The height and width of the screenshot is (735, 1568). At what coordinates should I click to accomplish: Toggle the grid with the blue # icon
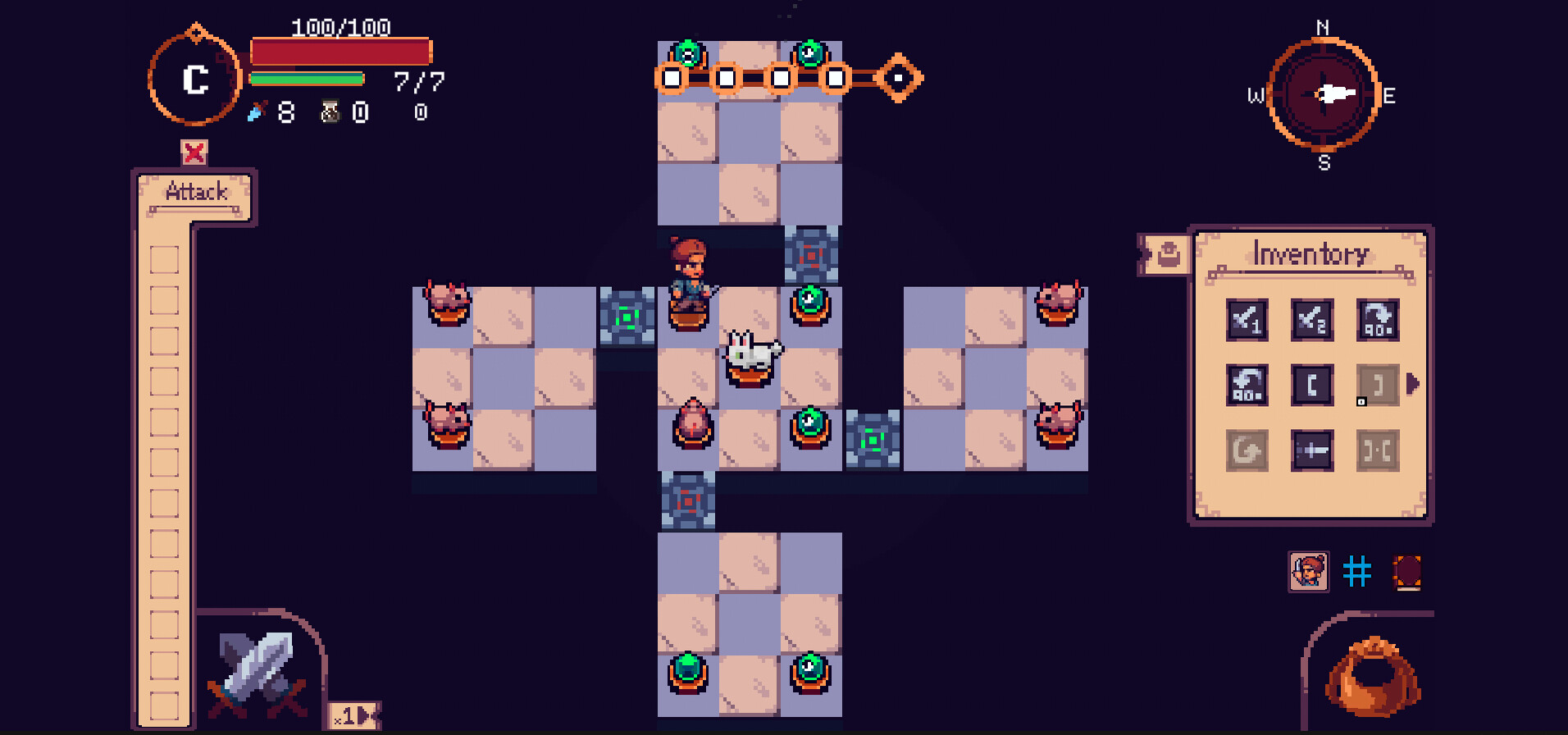click(x=1357, y=571)
